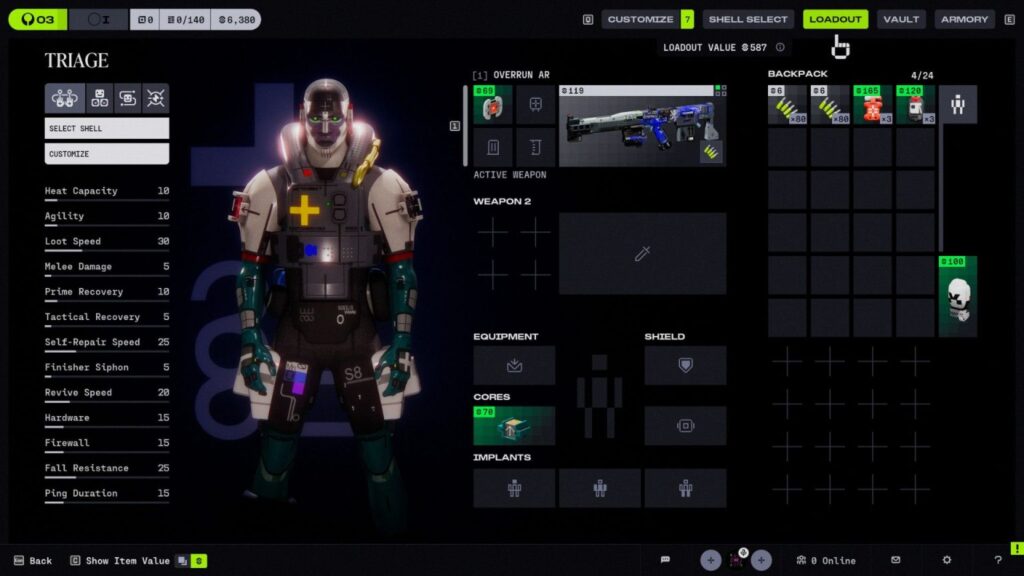Select the red backpack item worth 165
The height and width of the screenshot is (576, 1024).
point(873,105)
